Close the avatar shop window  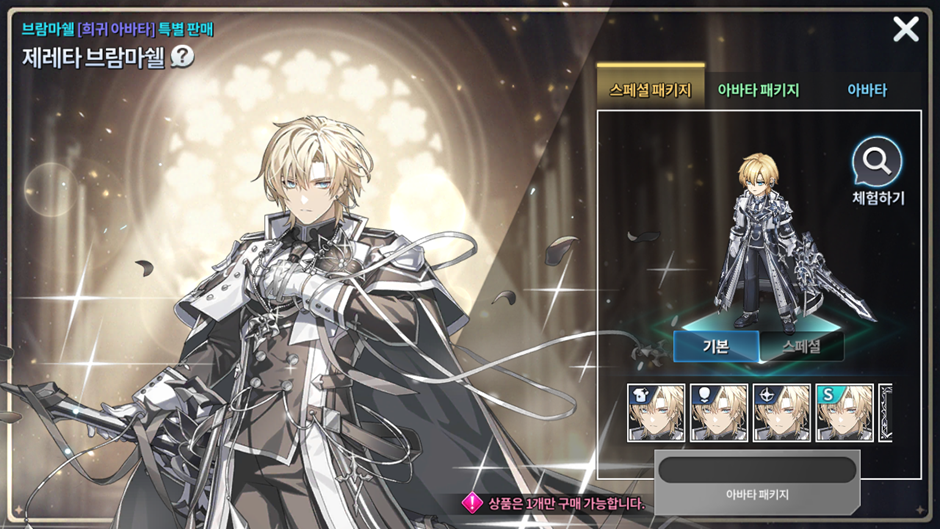pos(905,29)
